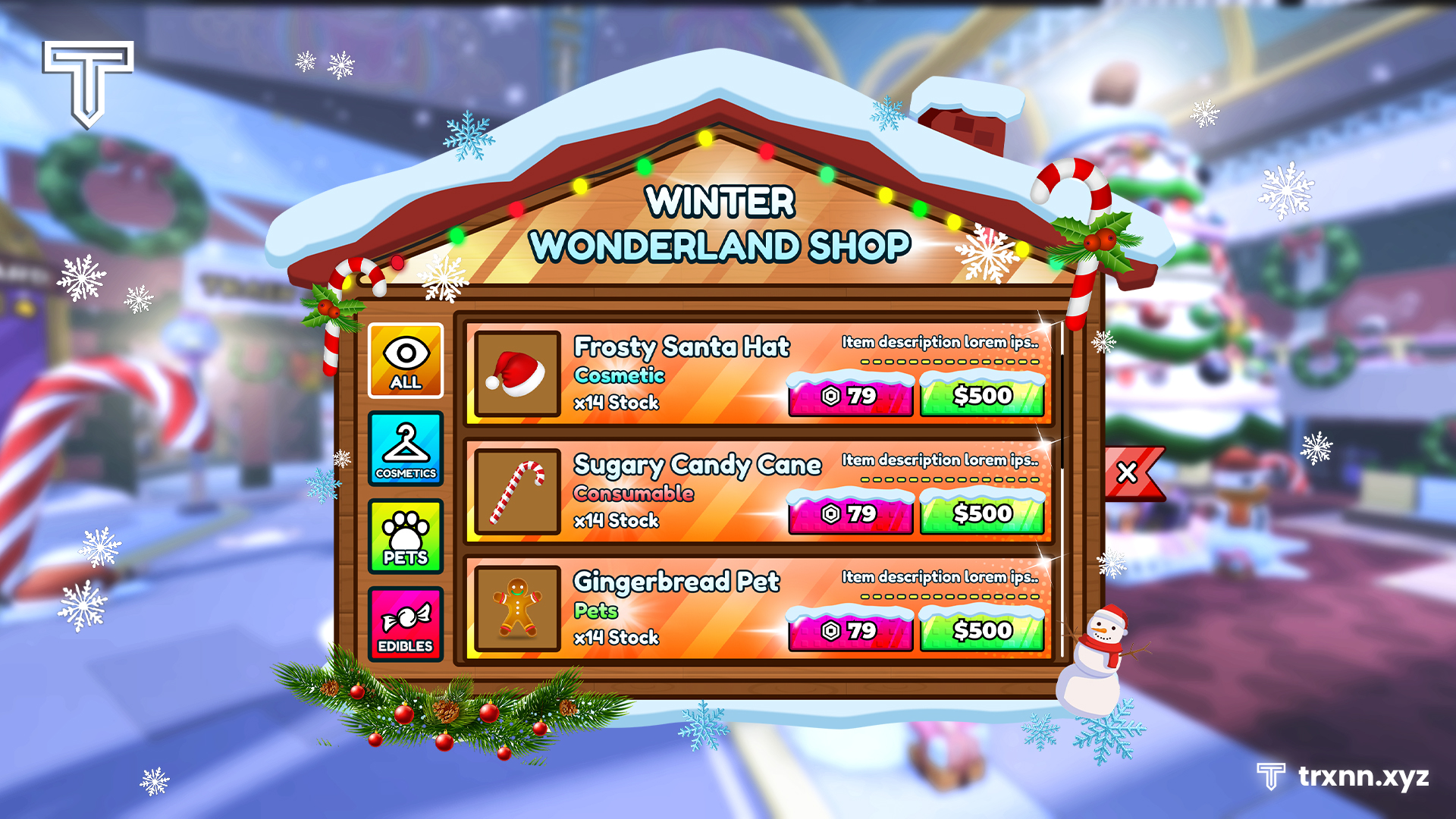Buy Frosty Santa Hat for 79 Robux
The image size is (1456, 819).
pyautogui.click(x=851, y=396)
